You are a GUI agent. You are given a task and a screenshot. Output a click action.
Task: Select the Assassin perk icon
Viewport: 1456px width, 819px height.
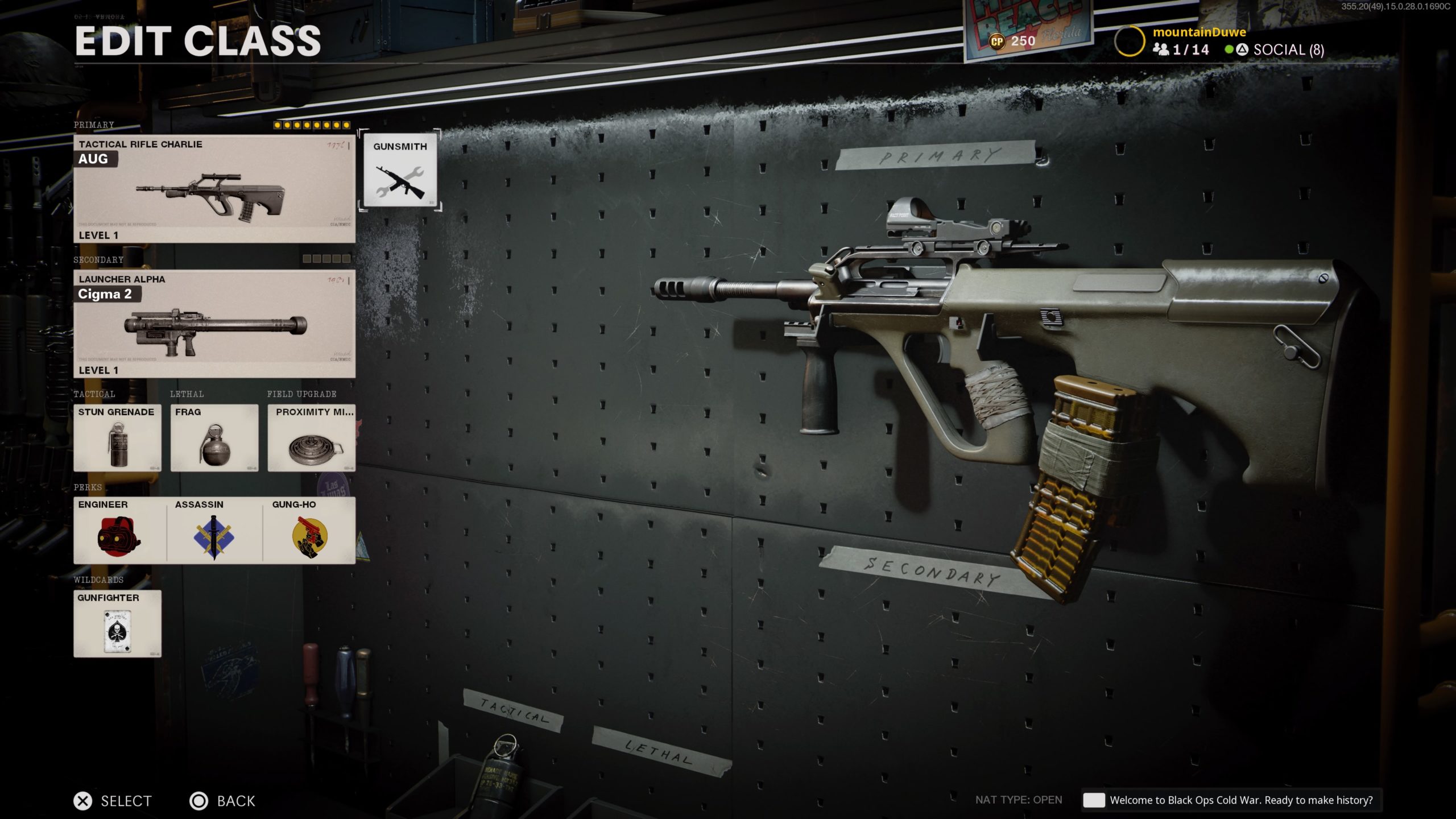(213, 532)
